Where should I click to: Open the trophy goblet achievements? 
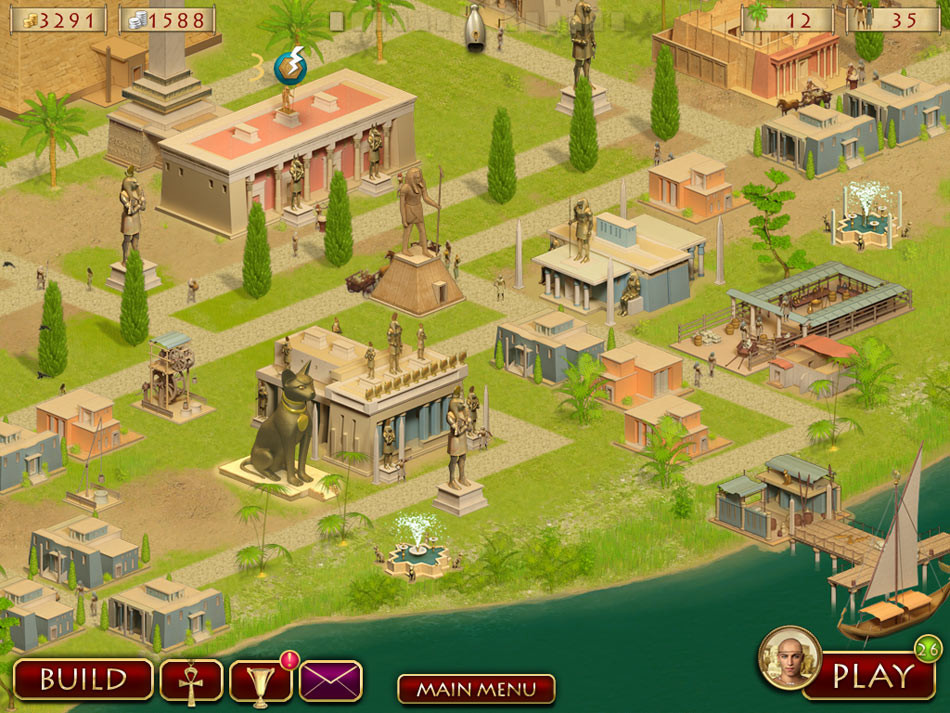click(x=260, y=681)
